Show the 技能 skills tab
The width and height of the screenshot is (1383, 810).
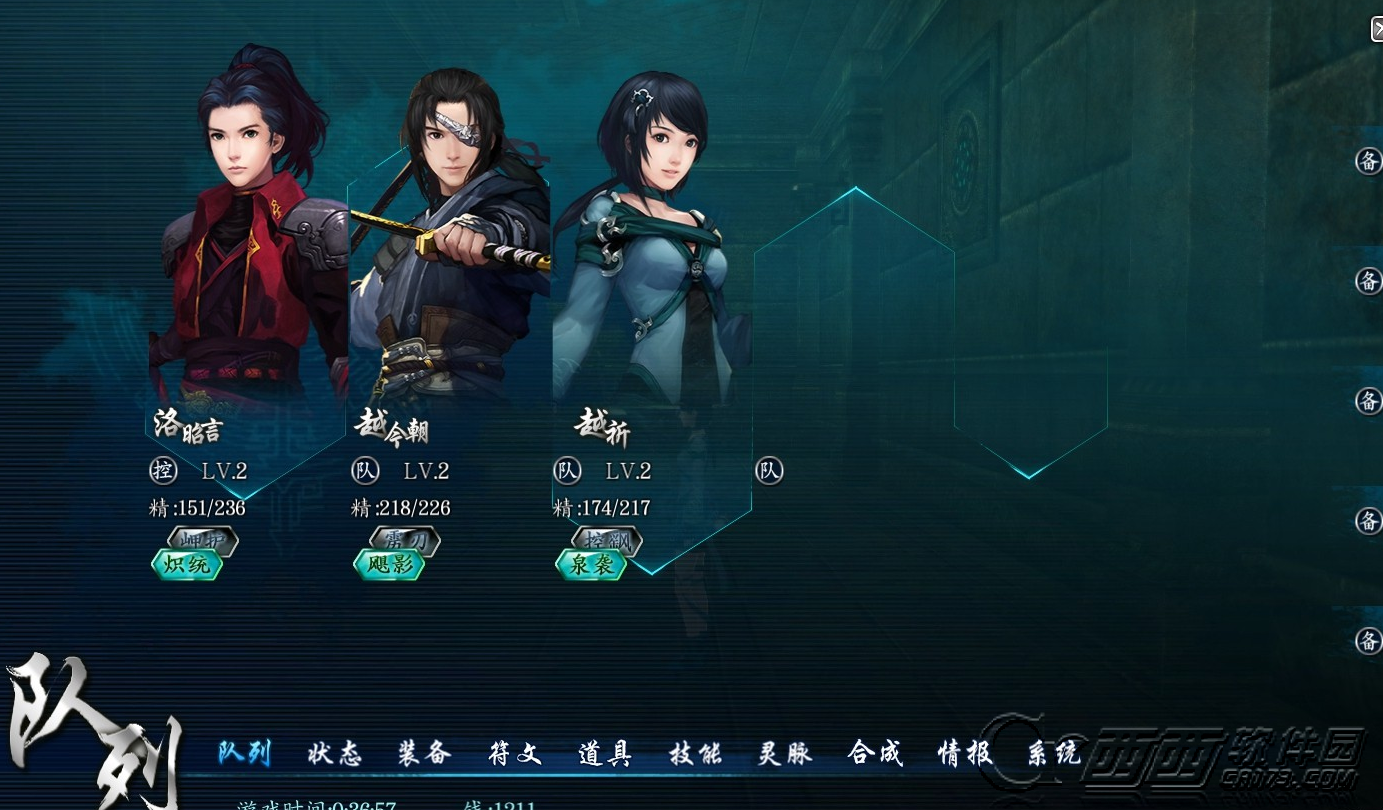coord(694,753)
